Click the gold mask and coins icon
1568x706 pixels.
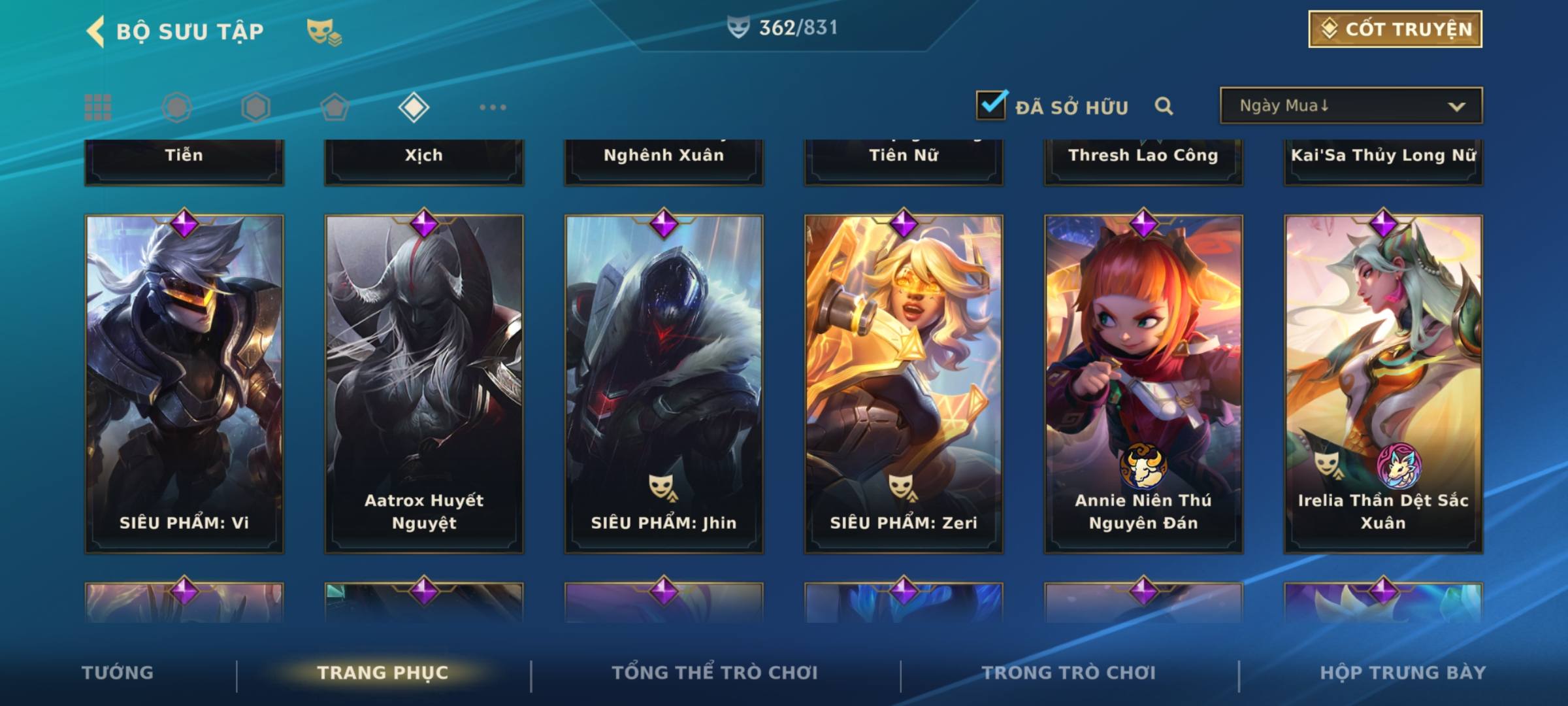tap(324, 31)
